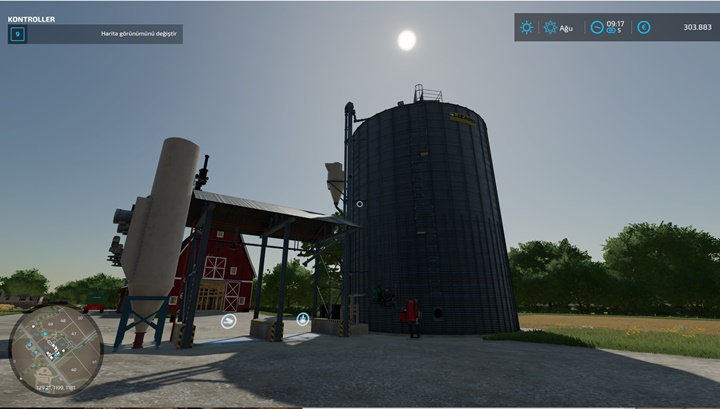Click the current weather sun icon

(527, 27)
